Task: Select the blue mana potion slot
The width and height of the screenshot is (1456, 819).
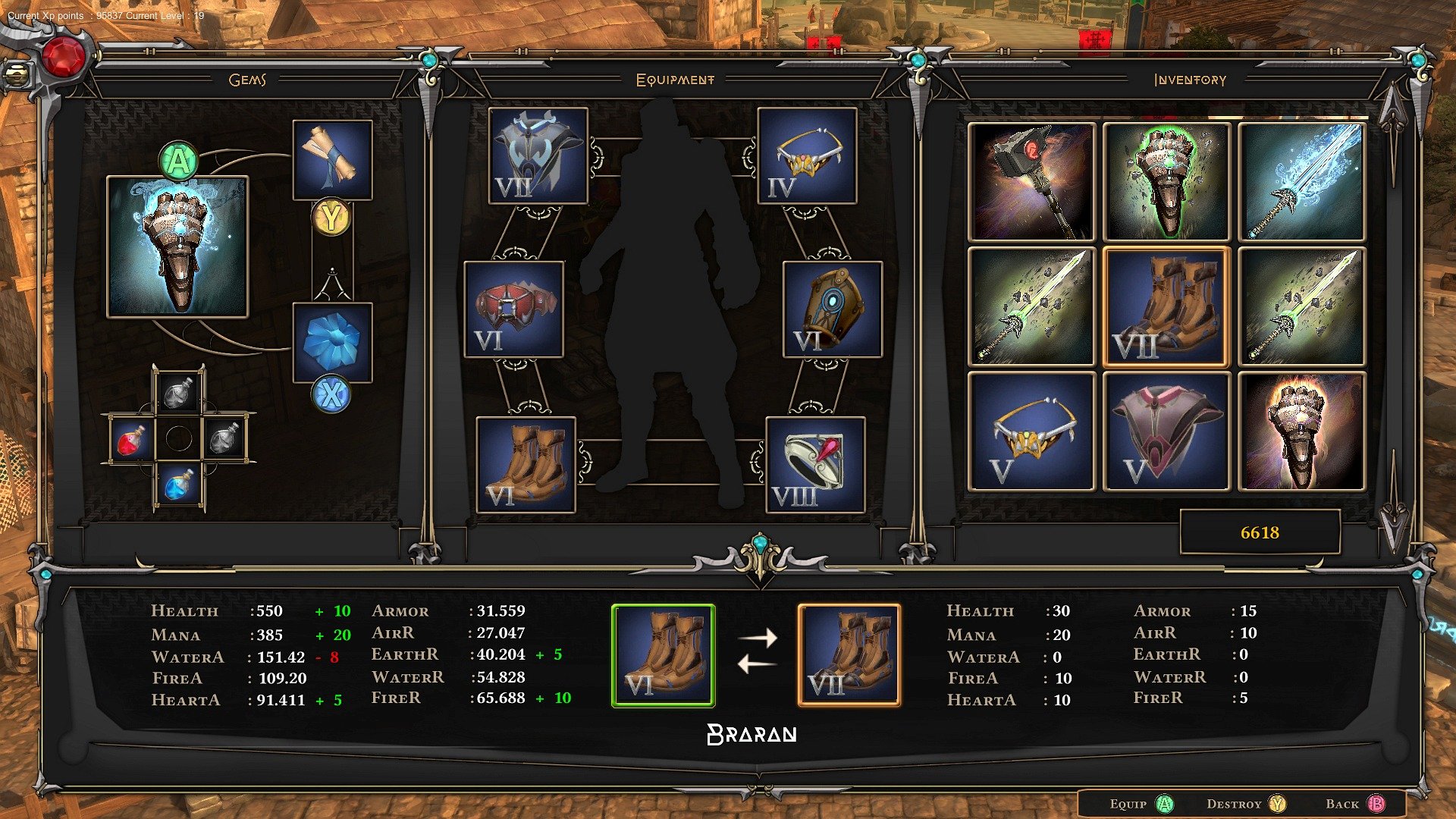Action: [179, 485]
